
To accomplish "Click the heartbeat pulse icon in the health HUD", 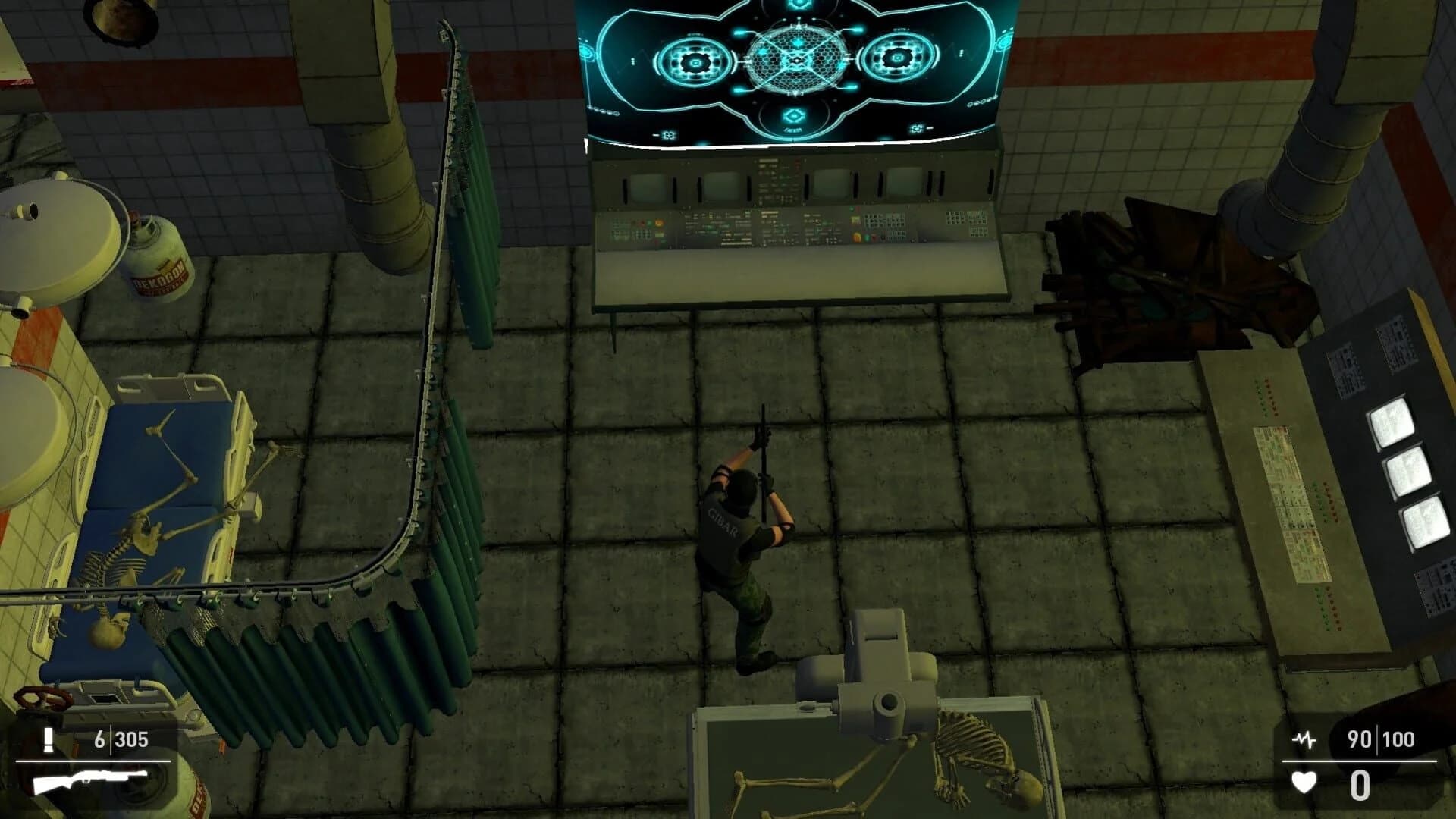I will (x=1306, y=739).
